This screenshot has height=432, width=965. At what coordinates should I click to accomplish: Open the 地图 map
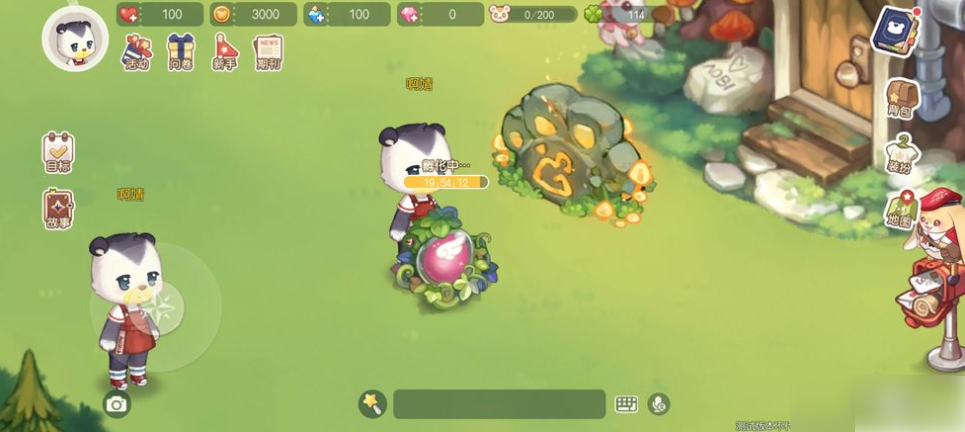tap(900, 212)
